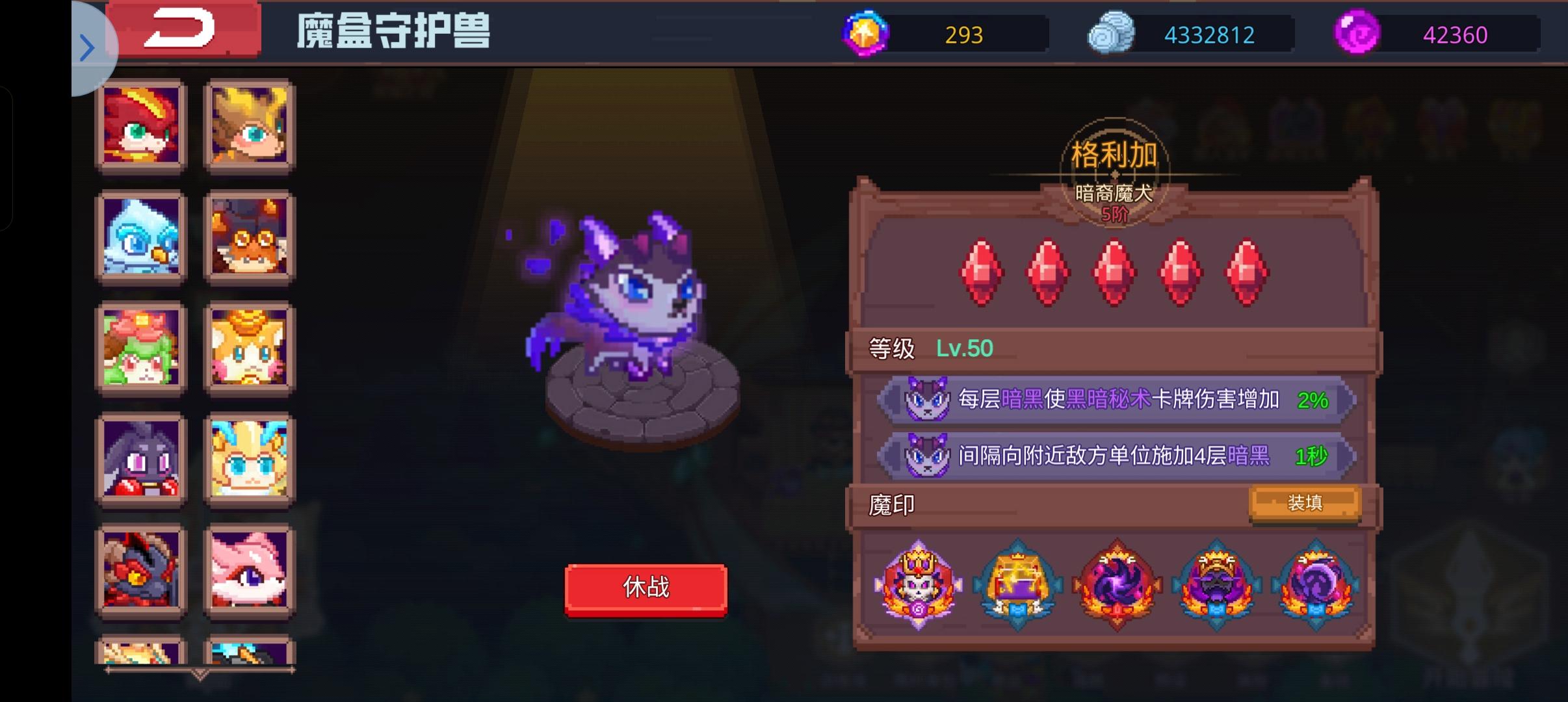Select the pink fox pet thumbnail

pyautogui.click(x=249, y=572)
